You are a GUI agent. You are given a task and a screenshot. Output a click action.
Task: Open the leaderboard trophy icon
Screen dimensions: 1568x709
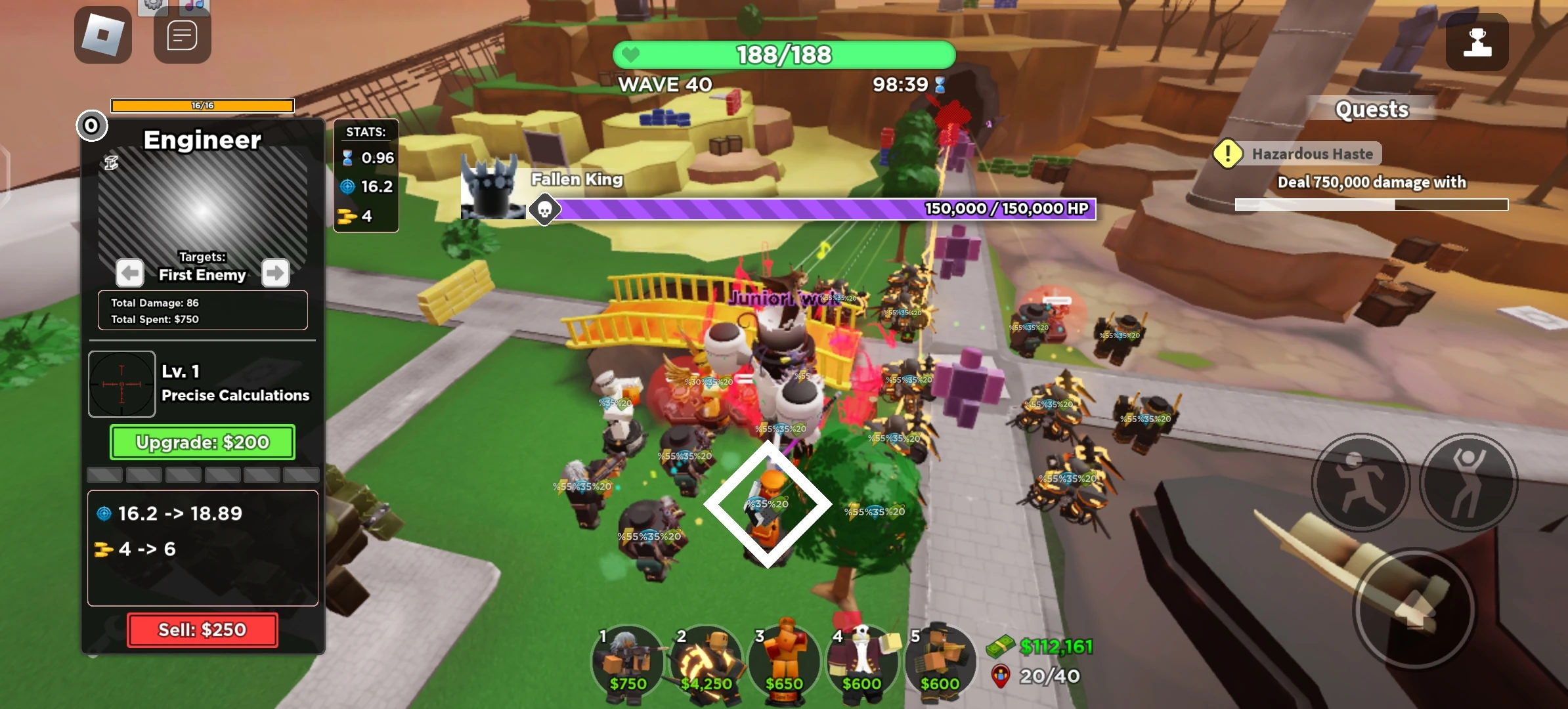[1477, 42]
